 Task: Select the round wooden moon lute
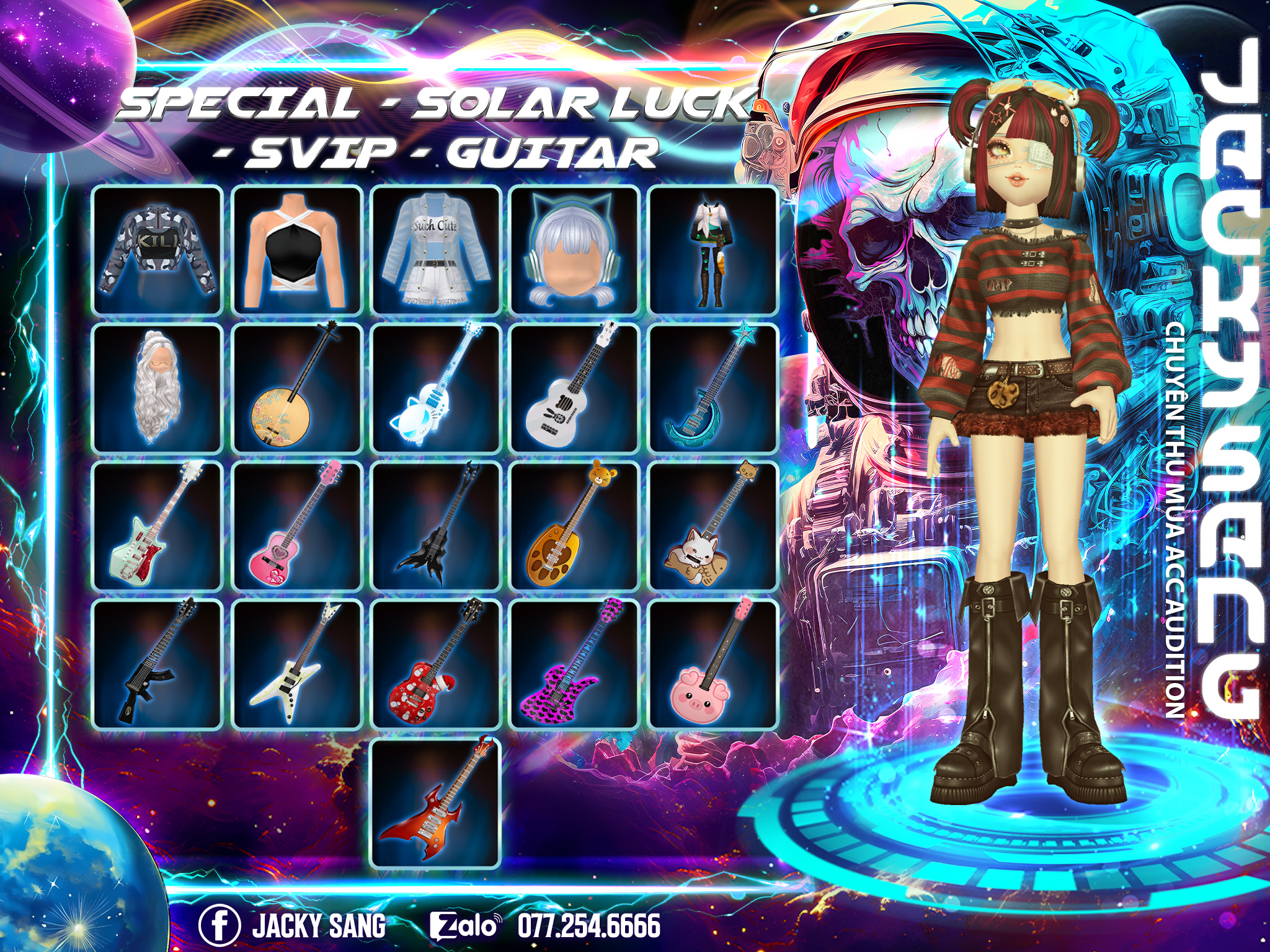296,389
